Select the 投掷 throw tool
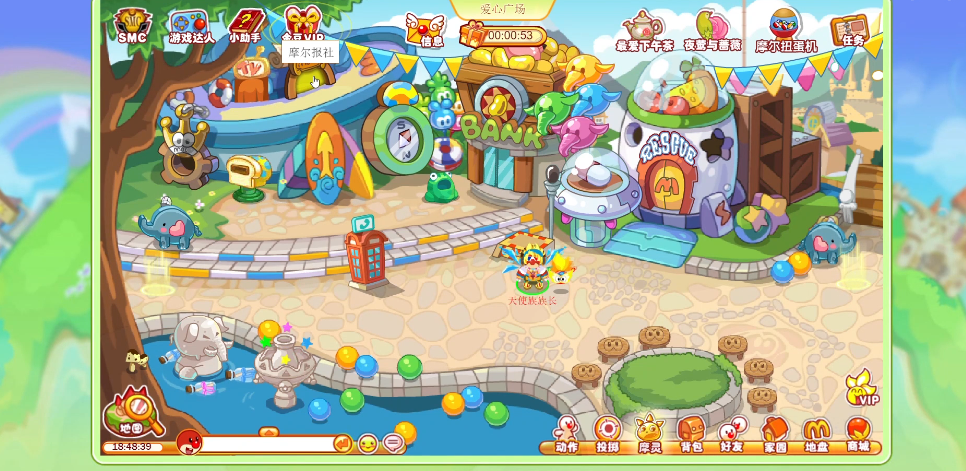This screenshot has height=471, width=966. click(608, 434)
